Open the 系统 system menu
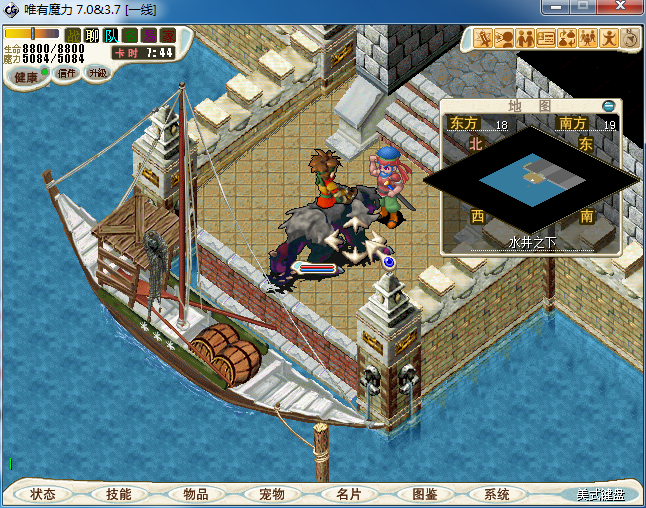 coord(497,494)
